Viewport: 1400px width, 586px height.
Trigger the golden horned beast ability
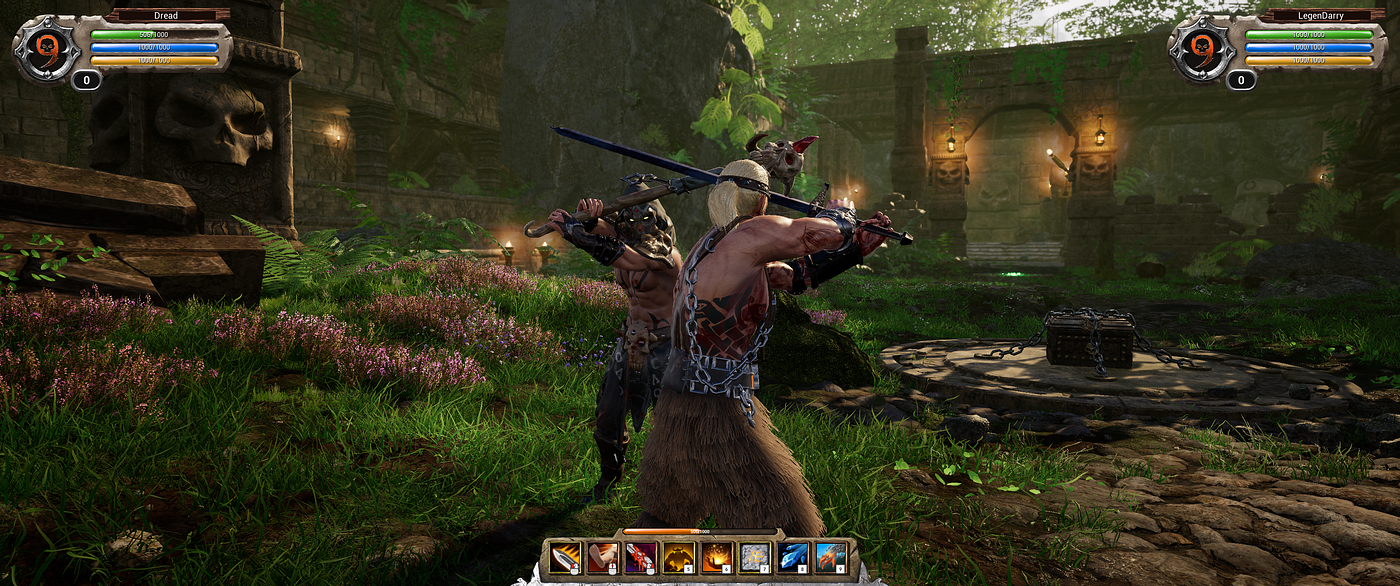pyautogui.click(x=678, y=557)
